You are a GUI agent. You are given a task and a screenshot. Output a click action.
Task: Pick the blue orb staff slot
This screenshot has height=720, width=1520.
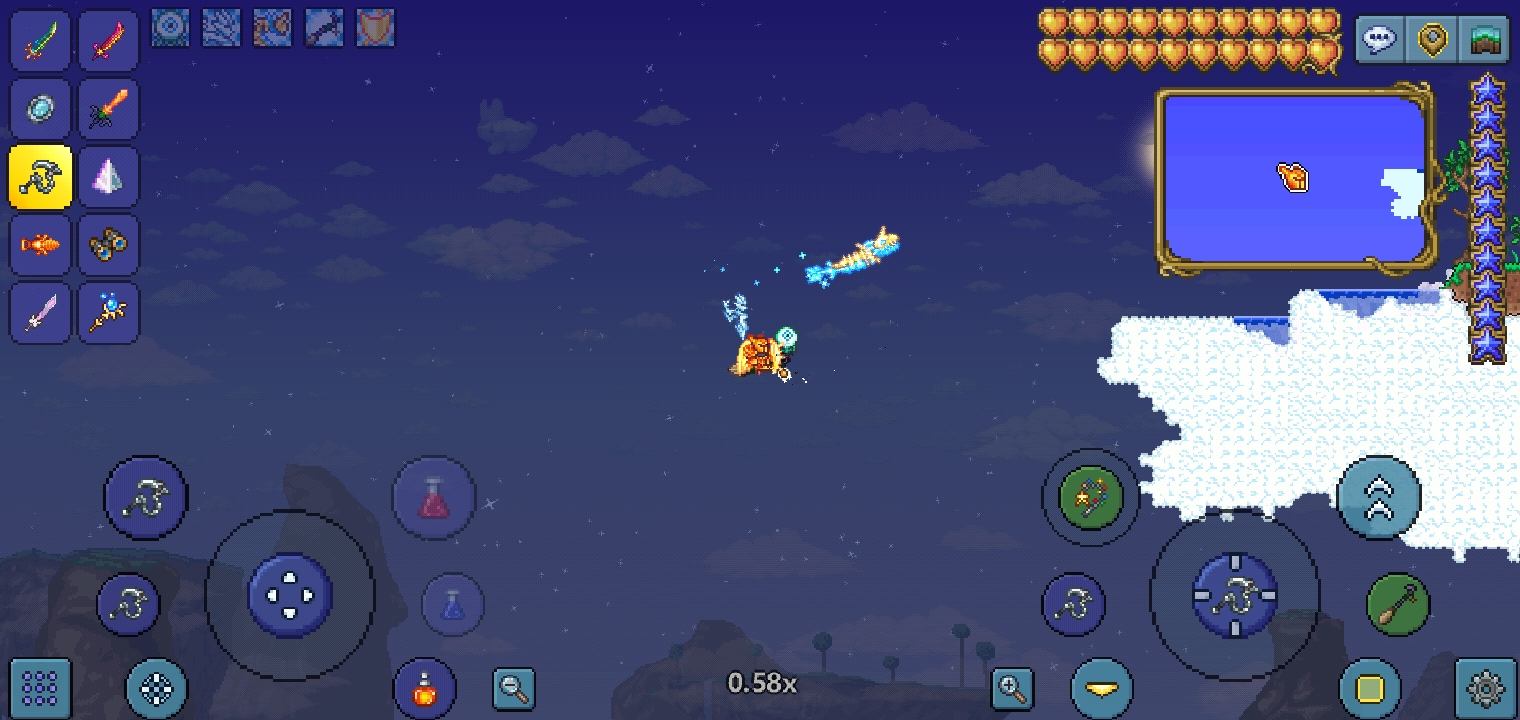109,313
